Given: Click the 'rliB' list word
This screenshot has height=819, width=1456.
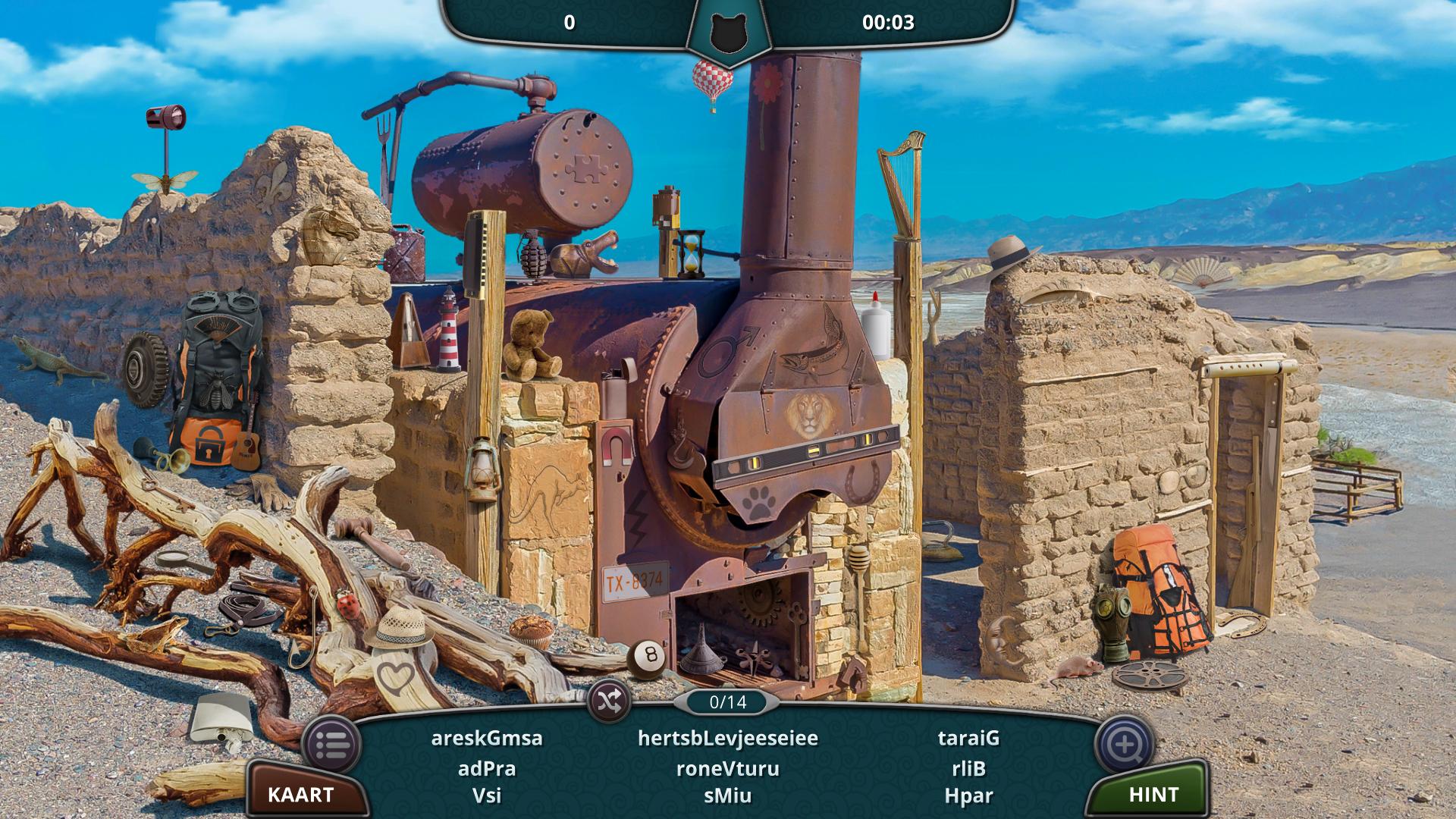Looking at the screenshot, I should coord(968,768).
